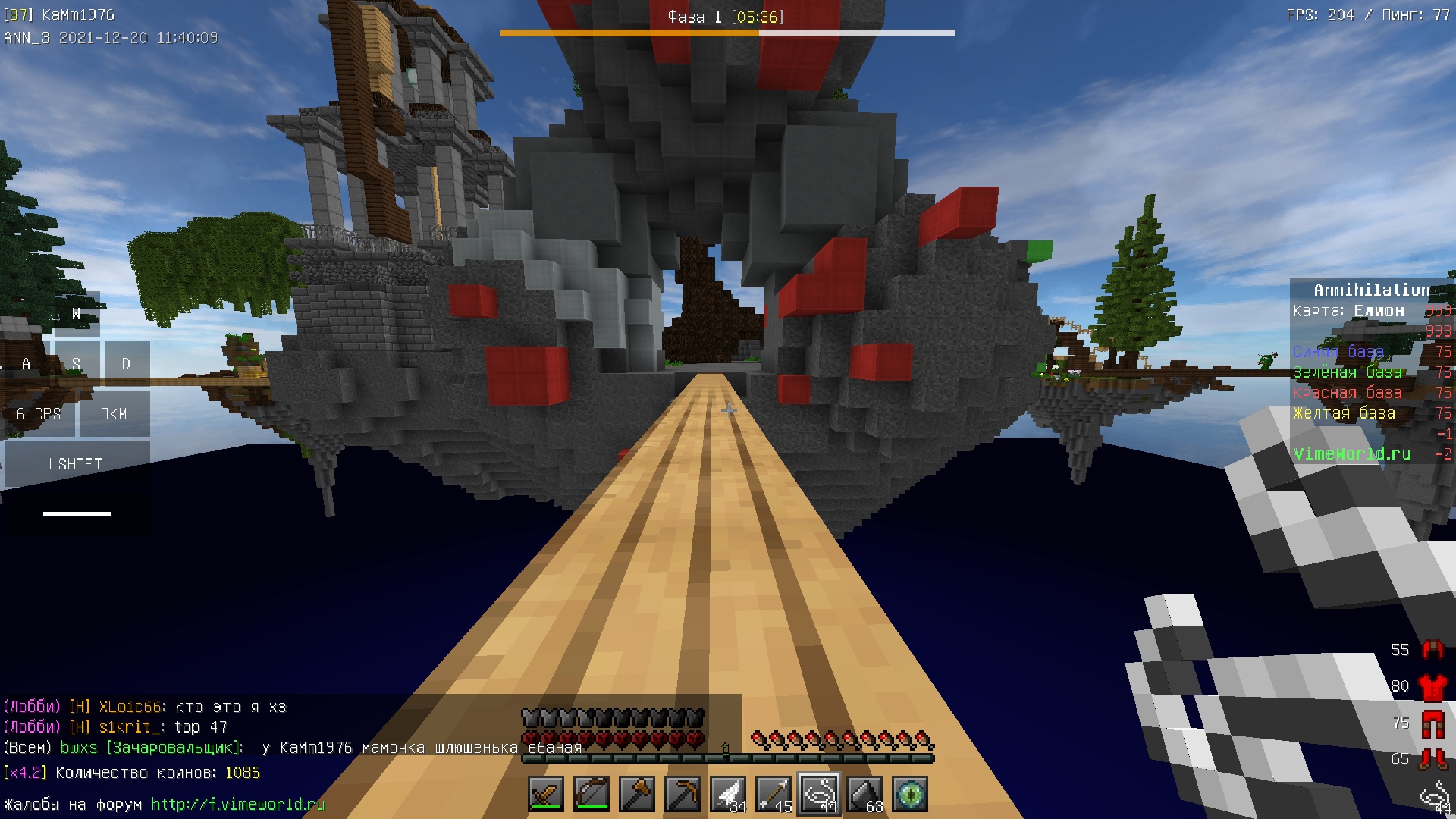Switch to the wooden pickaxe slot

[x=682, y=794]
